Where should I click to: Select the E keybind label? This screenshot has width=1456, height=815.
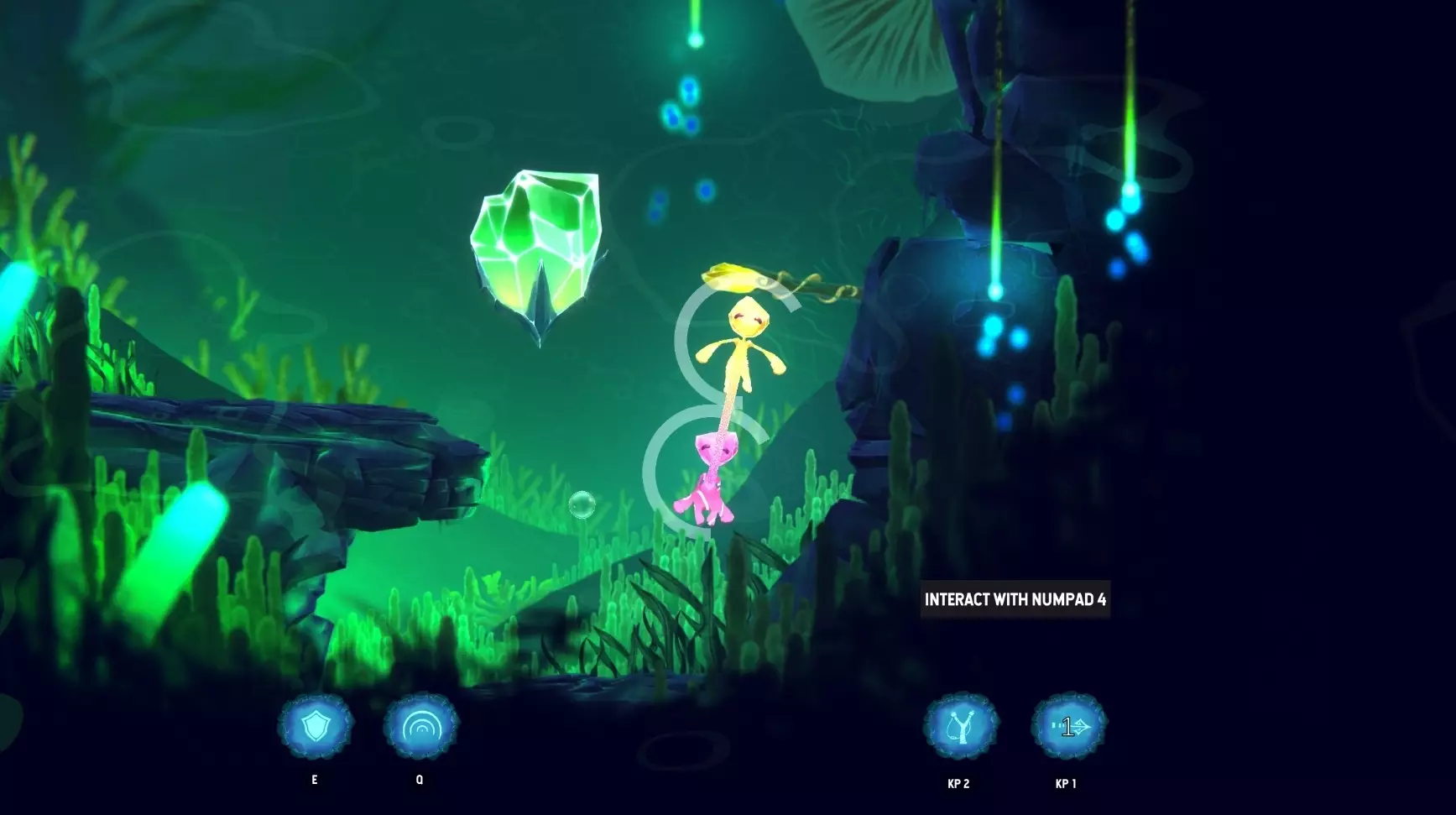tap(314, 779)
